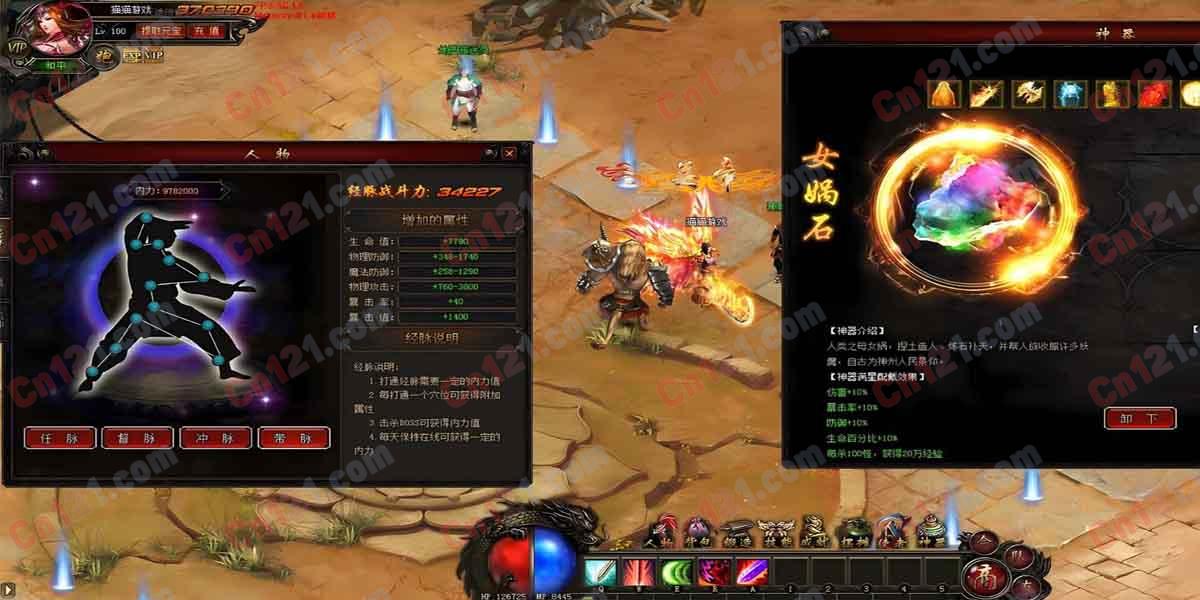Open the VIP badge beside the portrait
This screenshot has width=1200, height=600.
tap(16, 47)
